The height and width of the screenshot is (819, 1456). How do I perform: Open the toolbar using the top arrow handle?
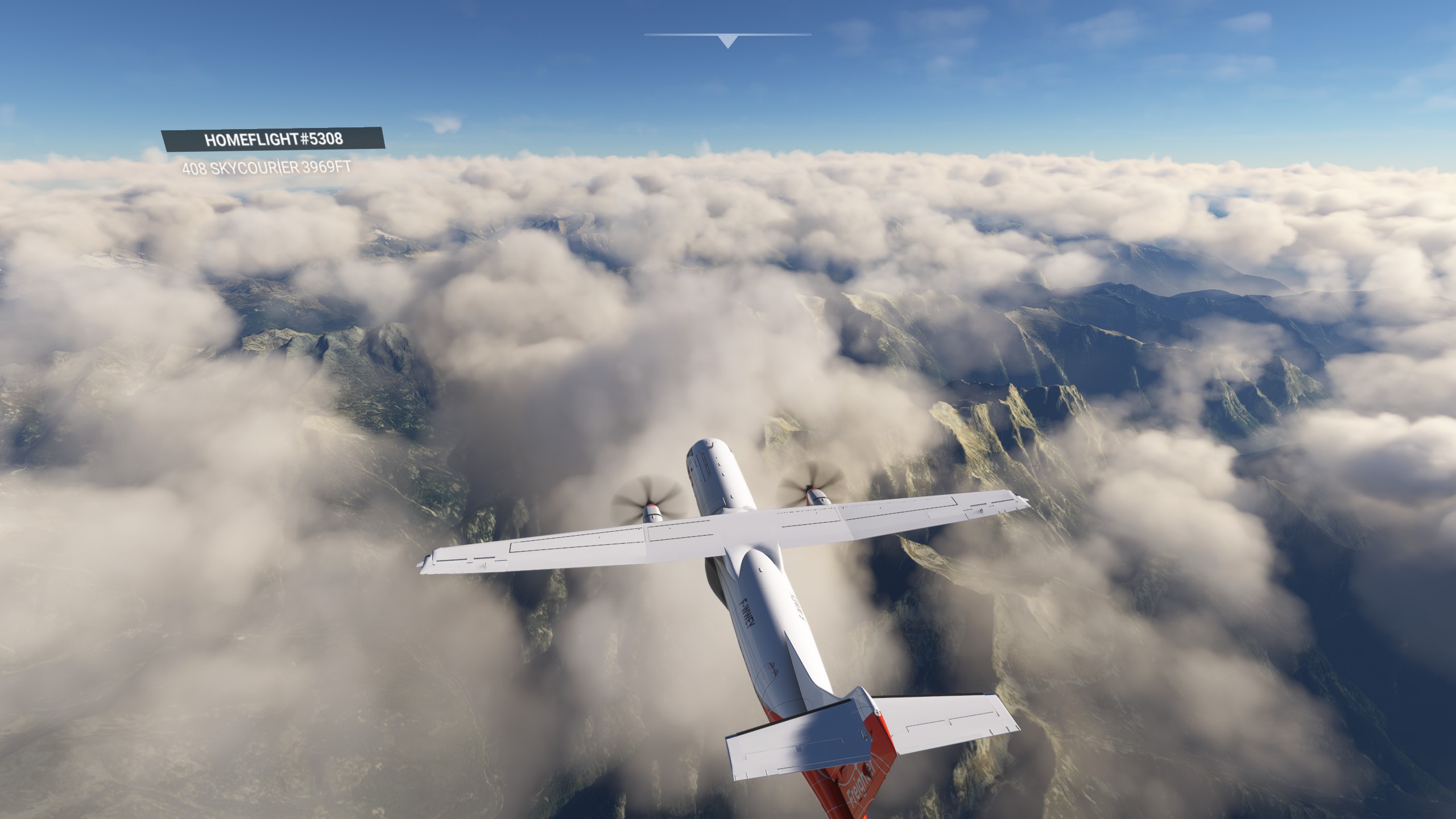727,41
